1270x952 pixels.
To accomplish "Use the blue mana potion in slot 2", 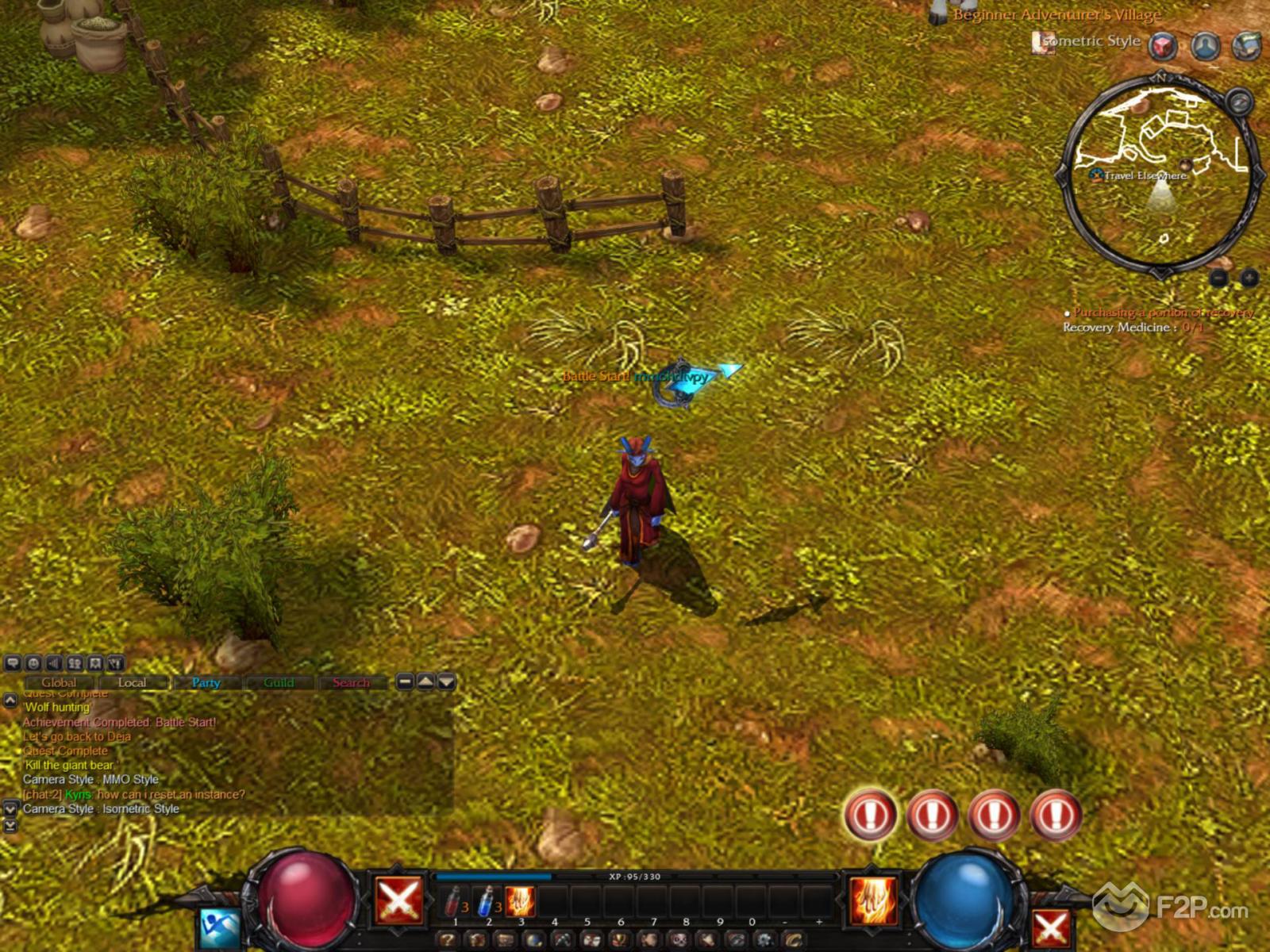I will 487,902.
